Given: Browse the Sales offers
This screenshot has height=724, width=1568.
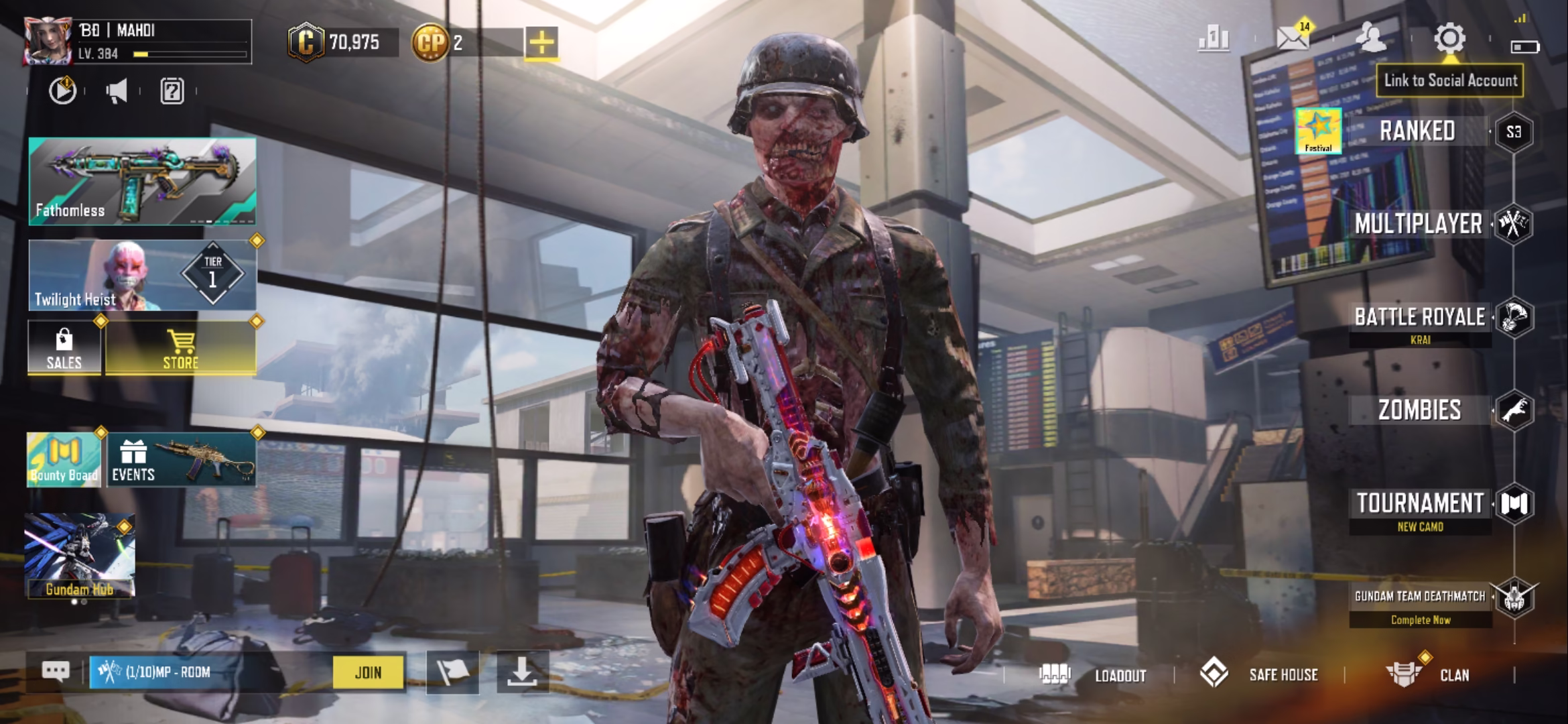Looking at the screenshot, I should coord(64,348).
